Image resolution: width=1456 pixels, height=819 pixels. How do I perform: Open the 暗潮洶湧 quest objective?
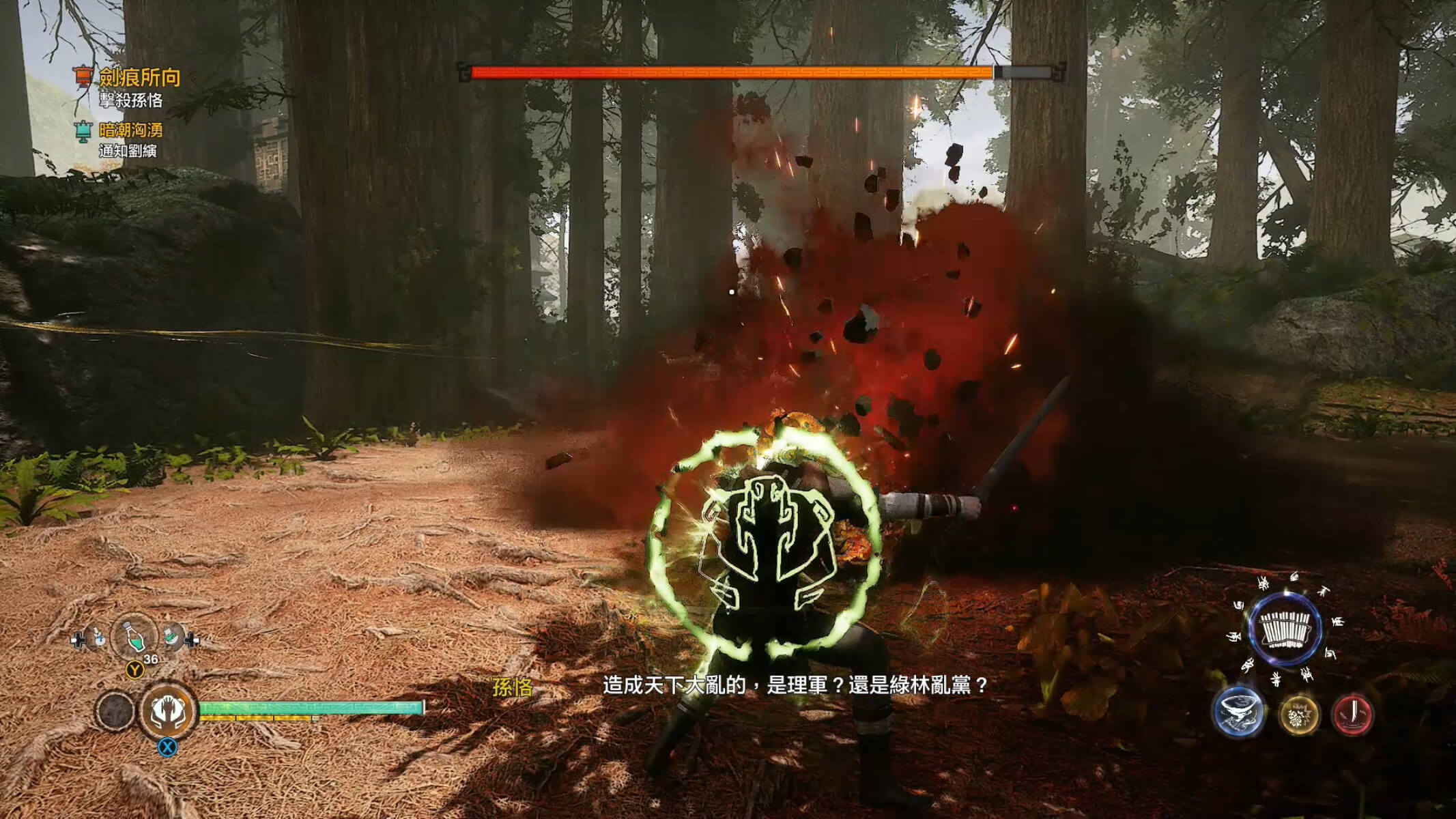pyautogui.click(x=130, y=130)
